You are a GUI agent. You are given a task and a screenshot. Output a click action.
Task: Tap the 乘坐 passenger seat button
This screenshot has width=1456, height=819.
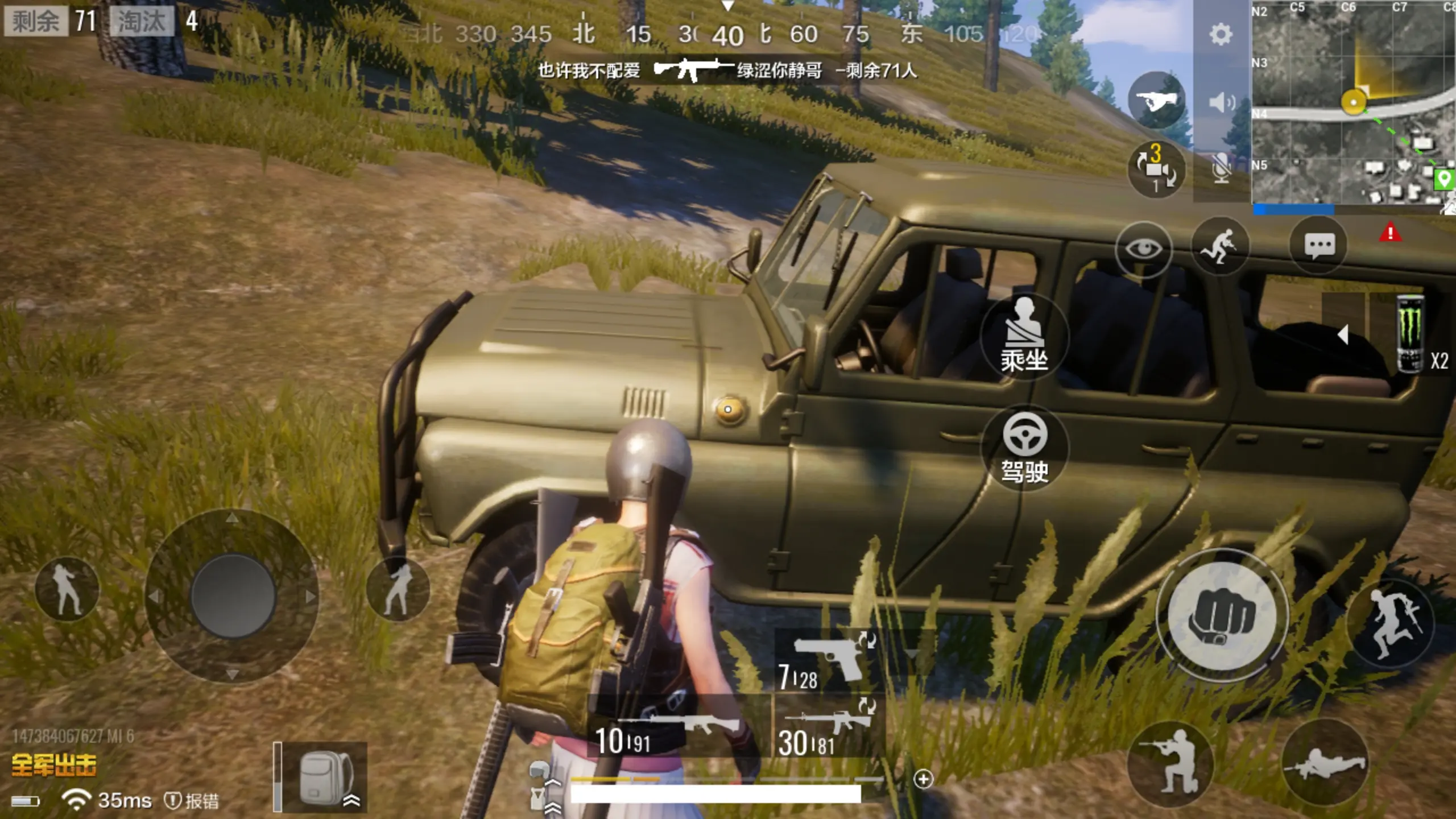pyautogui.click(x=1024, y=336)
